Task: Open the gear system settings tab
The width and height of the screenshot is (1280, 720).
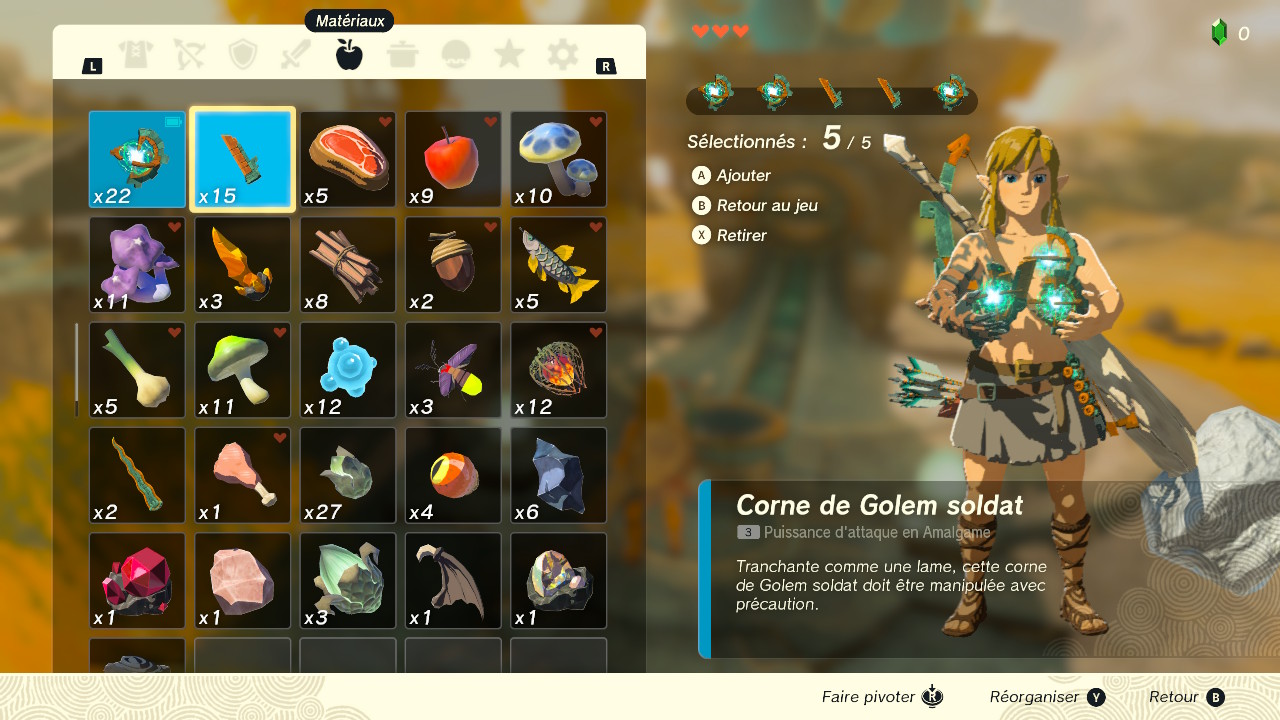Action: click(x=563, y=54)
